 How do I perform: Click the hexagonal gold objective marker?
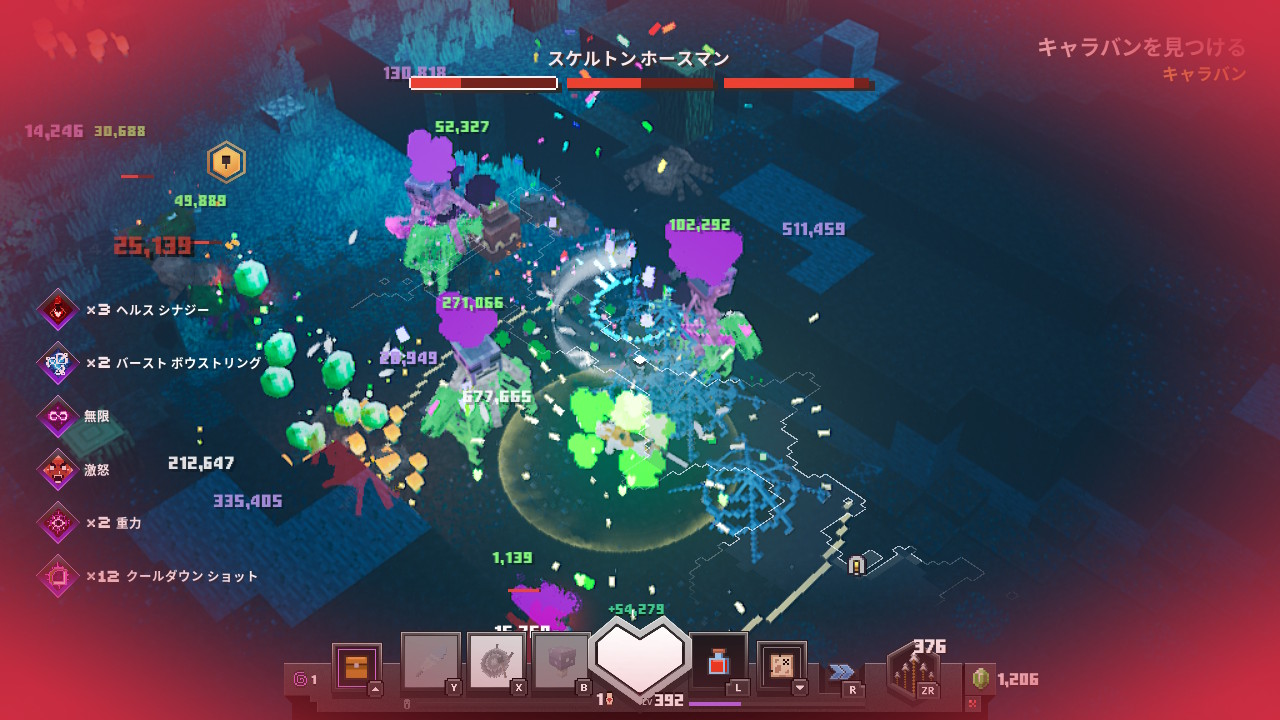point(226,162)
